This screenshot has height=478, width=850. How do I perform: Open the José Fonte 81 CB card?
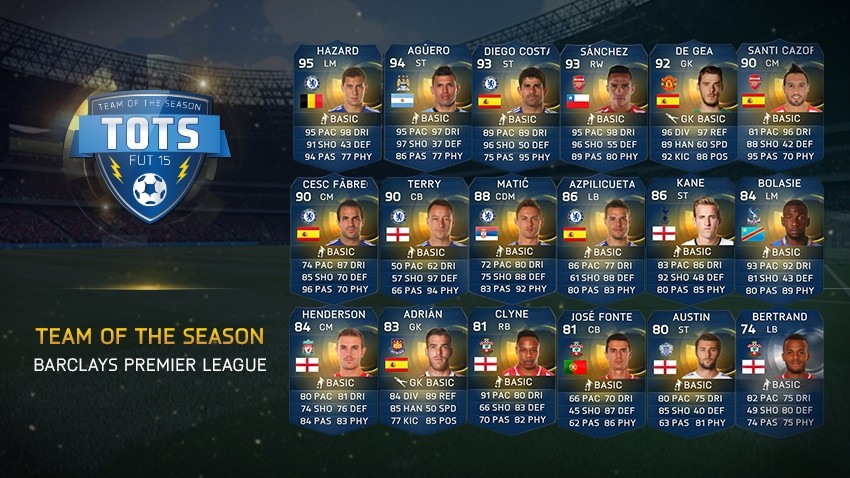[x=600, y=372]
